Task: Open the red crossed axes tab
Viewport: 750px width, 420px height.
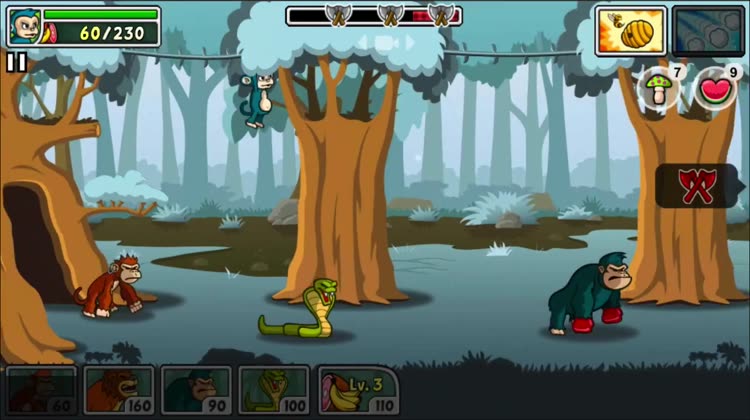Action: (x=696, y=186)
